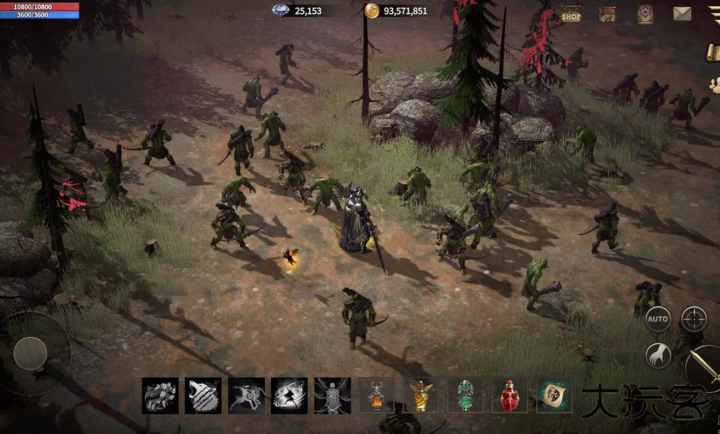The image size is (720, 434).
Task: Open the mail envelope icon
Action: tap(683, 14)
